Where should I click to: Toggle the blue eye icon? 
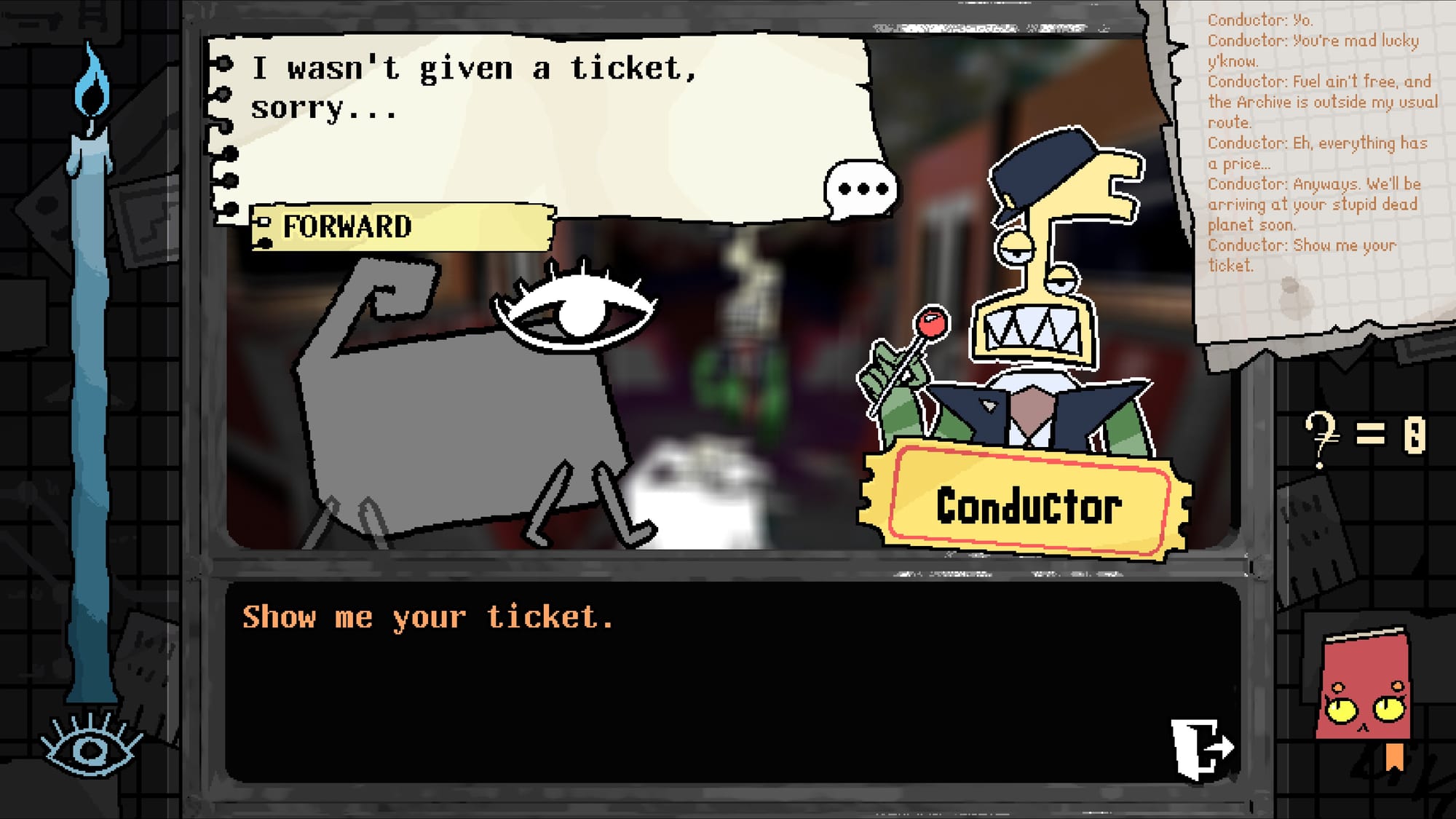(x=90, y=748)
